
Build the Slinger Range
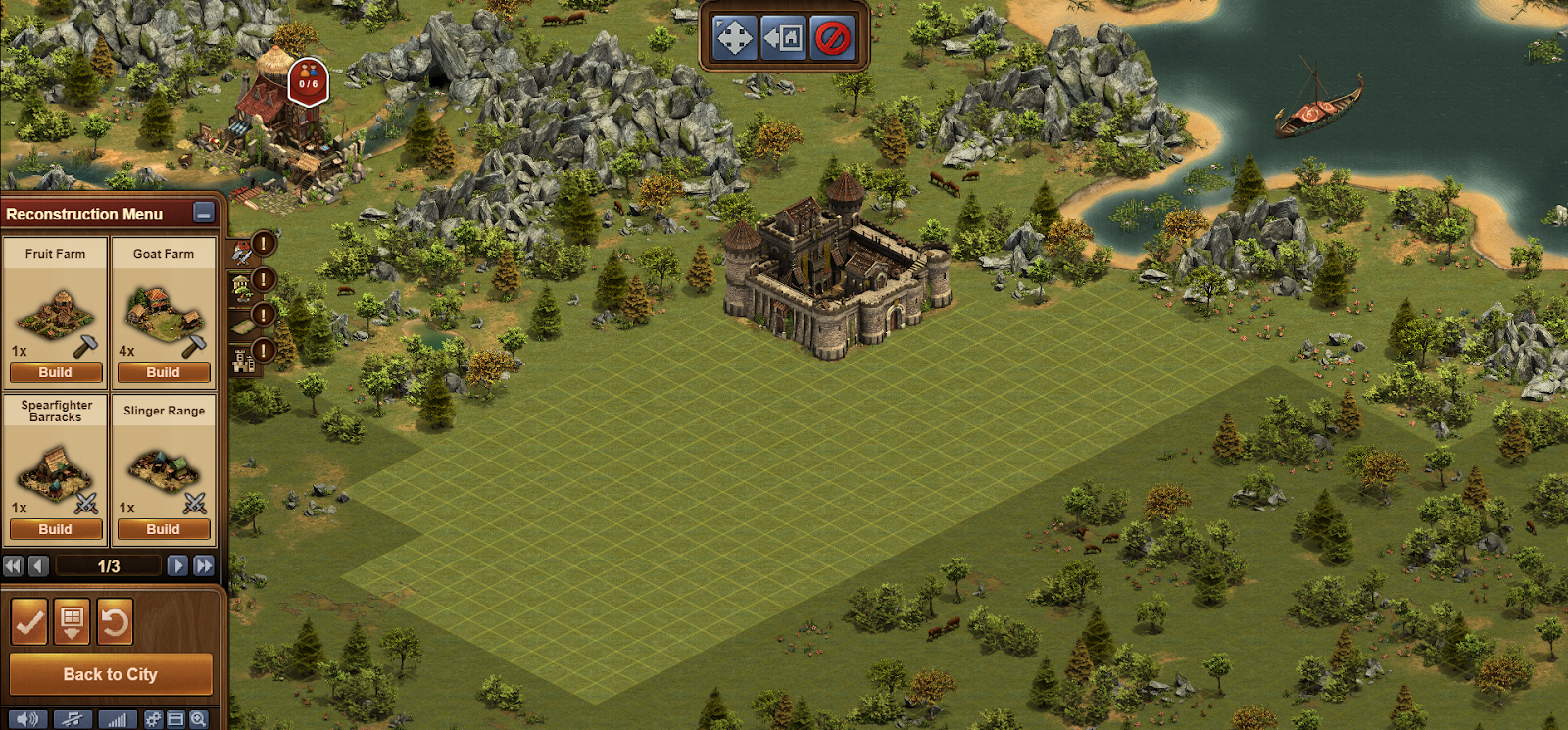click(164, 529)
